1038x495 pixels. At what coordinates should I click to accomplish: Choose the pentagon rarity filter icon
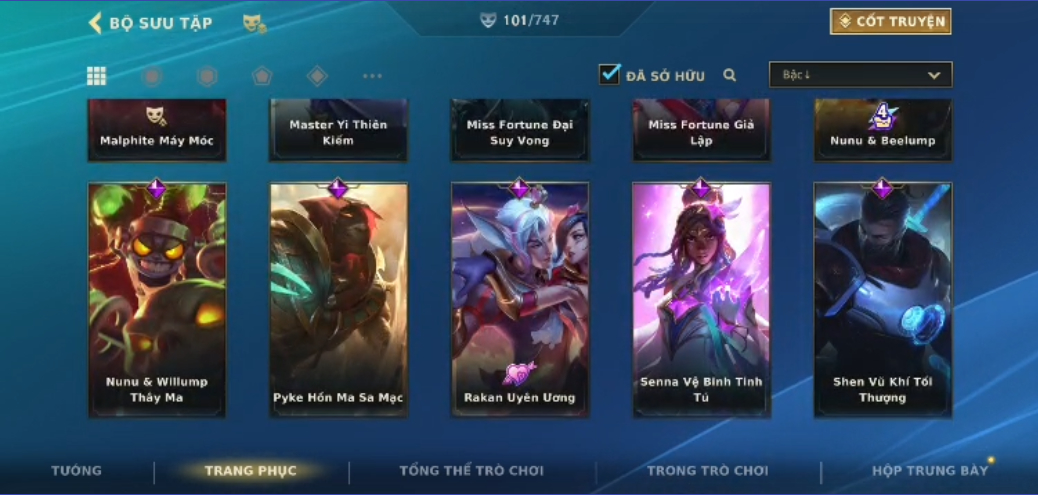pyautogui.click(x=262, y=76)
